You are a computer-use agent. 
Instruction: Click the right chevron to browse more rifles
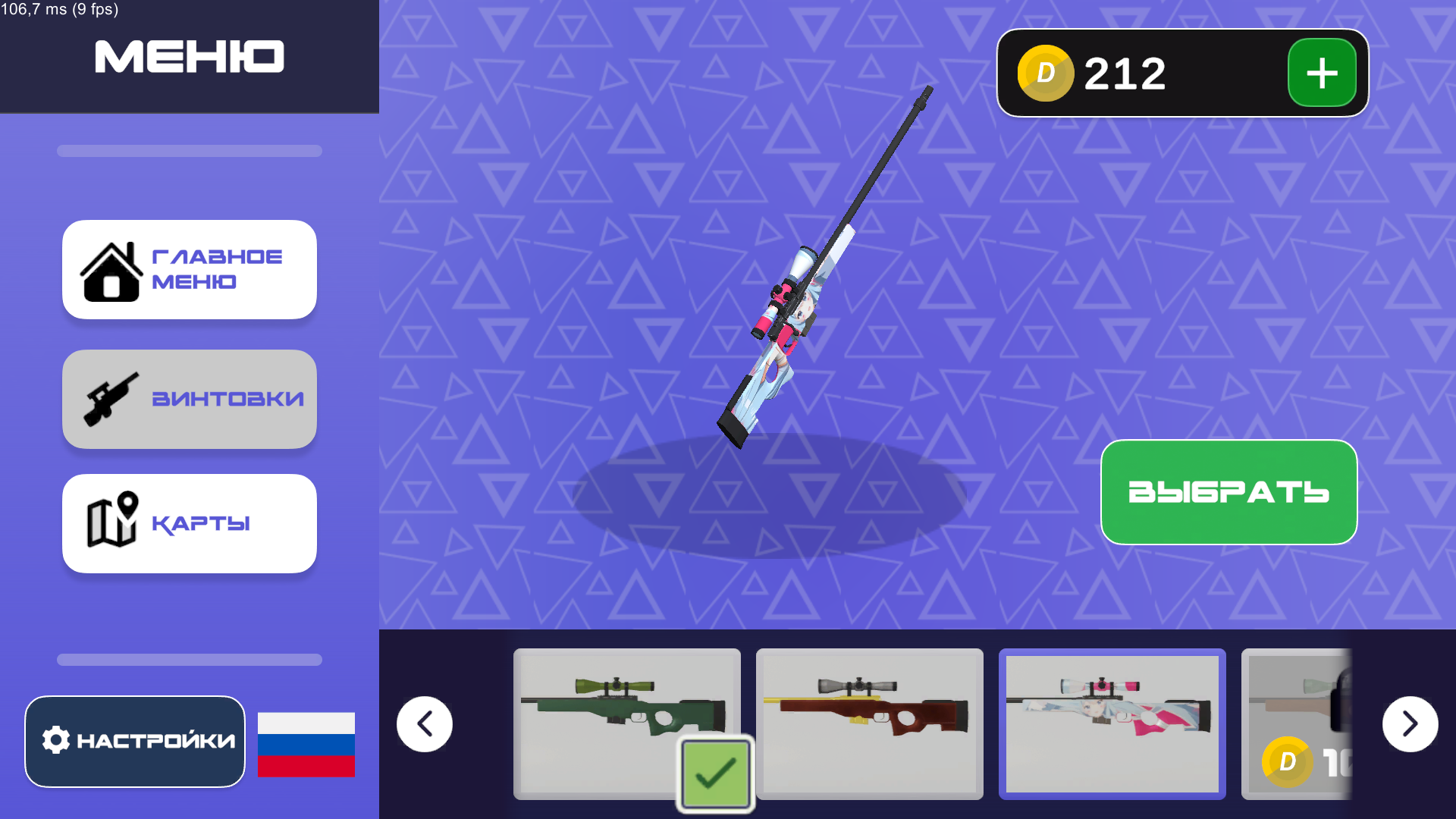(x=1410, y=723)
